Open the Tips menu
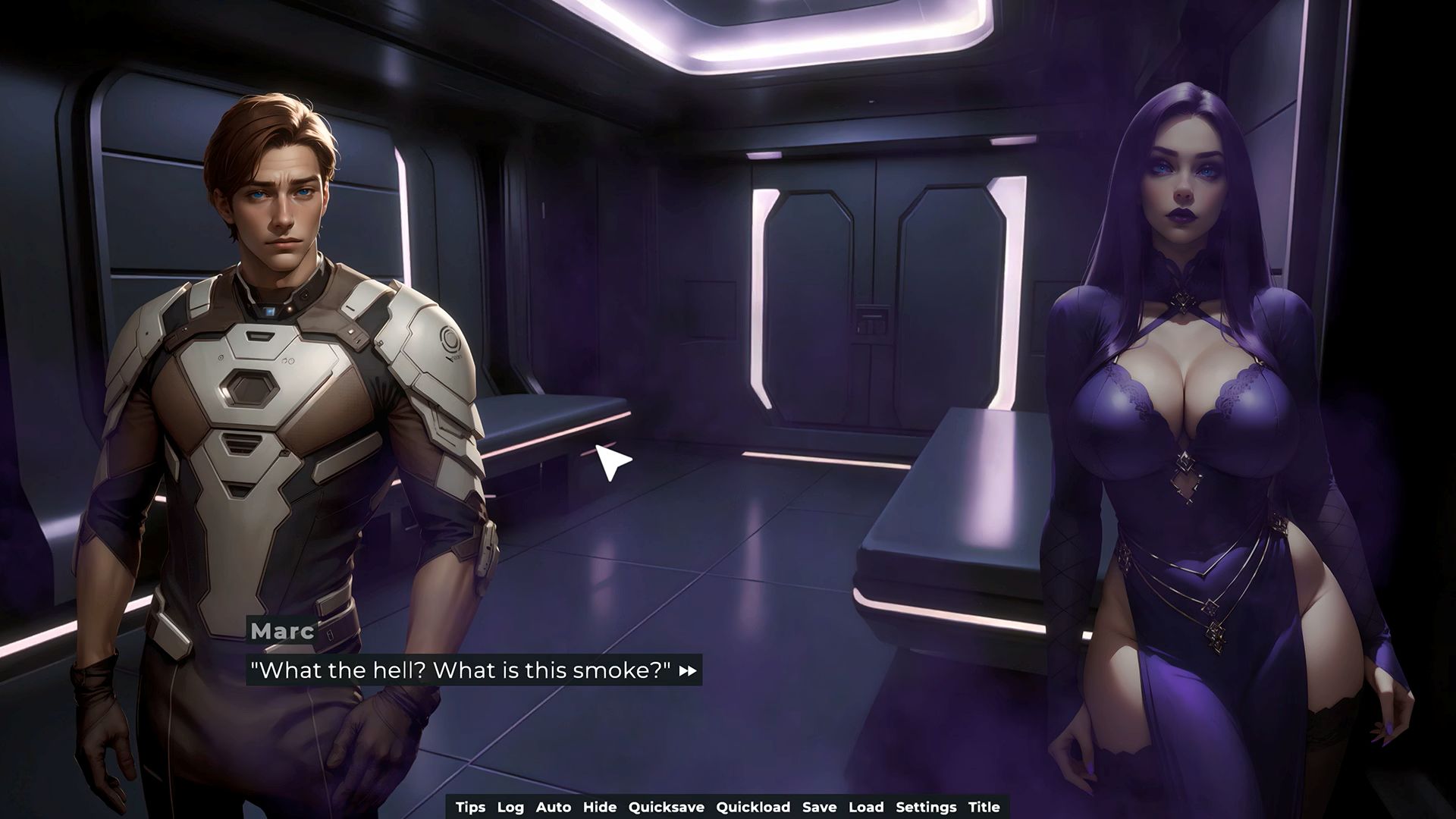The image size is (1456, 819). click(470, 807)
